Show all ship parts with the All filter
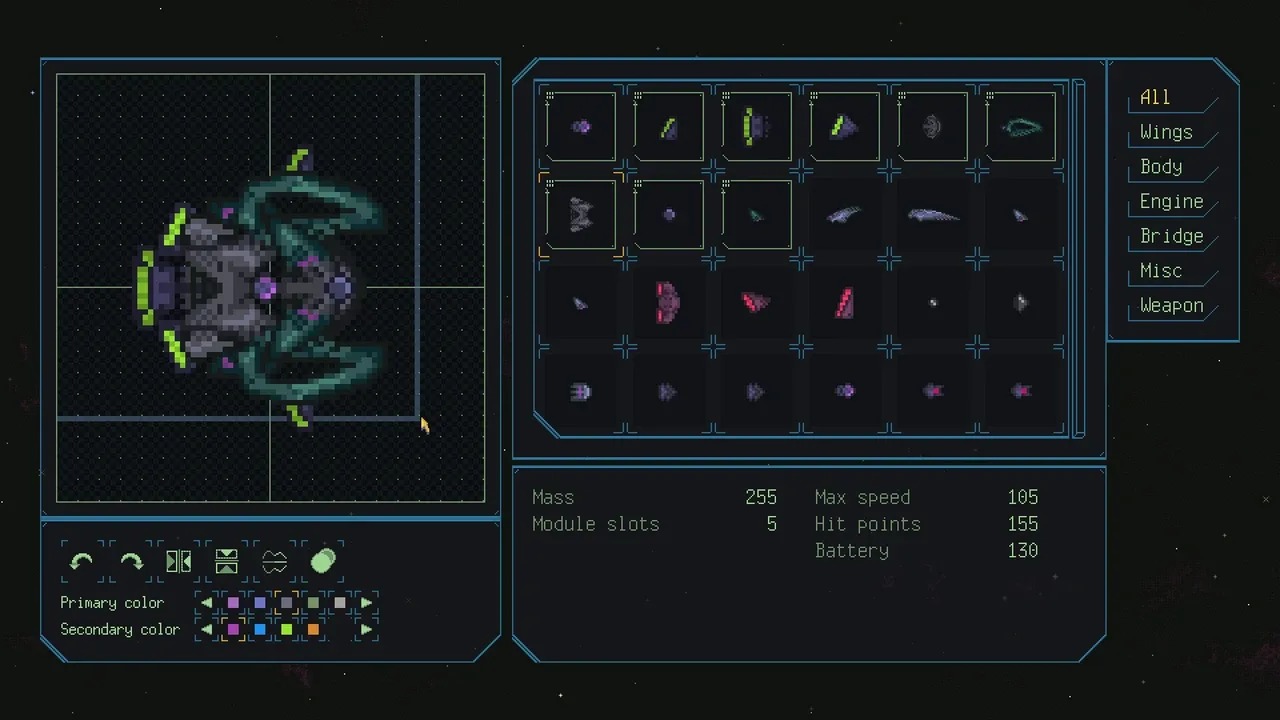1280x720 pixels. 1155,98
